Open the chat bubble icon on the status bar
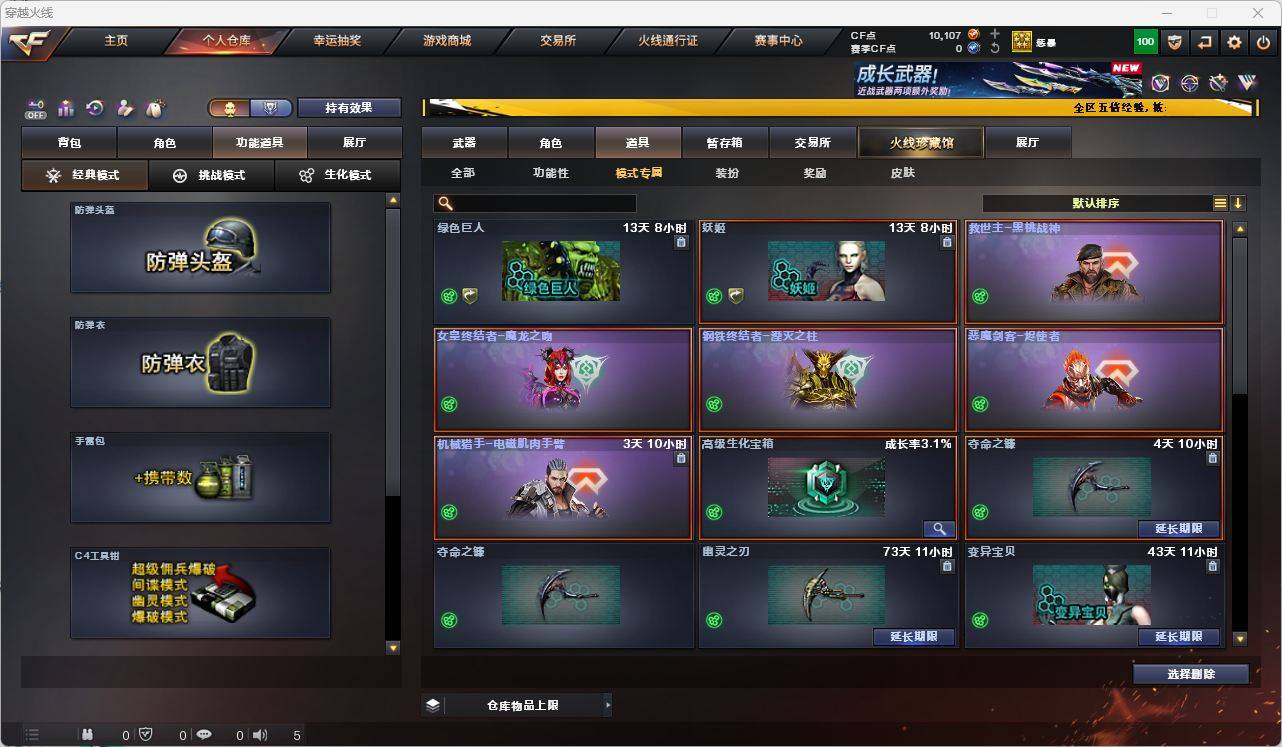This screenshot has width=1282, height=747. tap(203, 734)
